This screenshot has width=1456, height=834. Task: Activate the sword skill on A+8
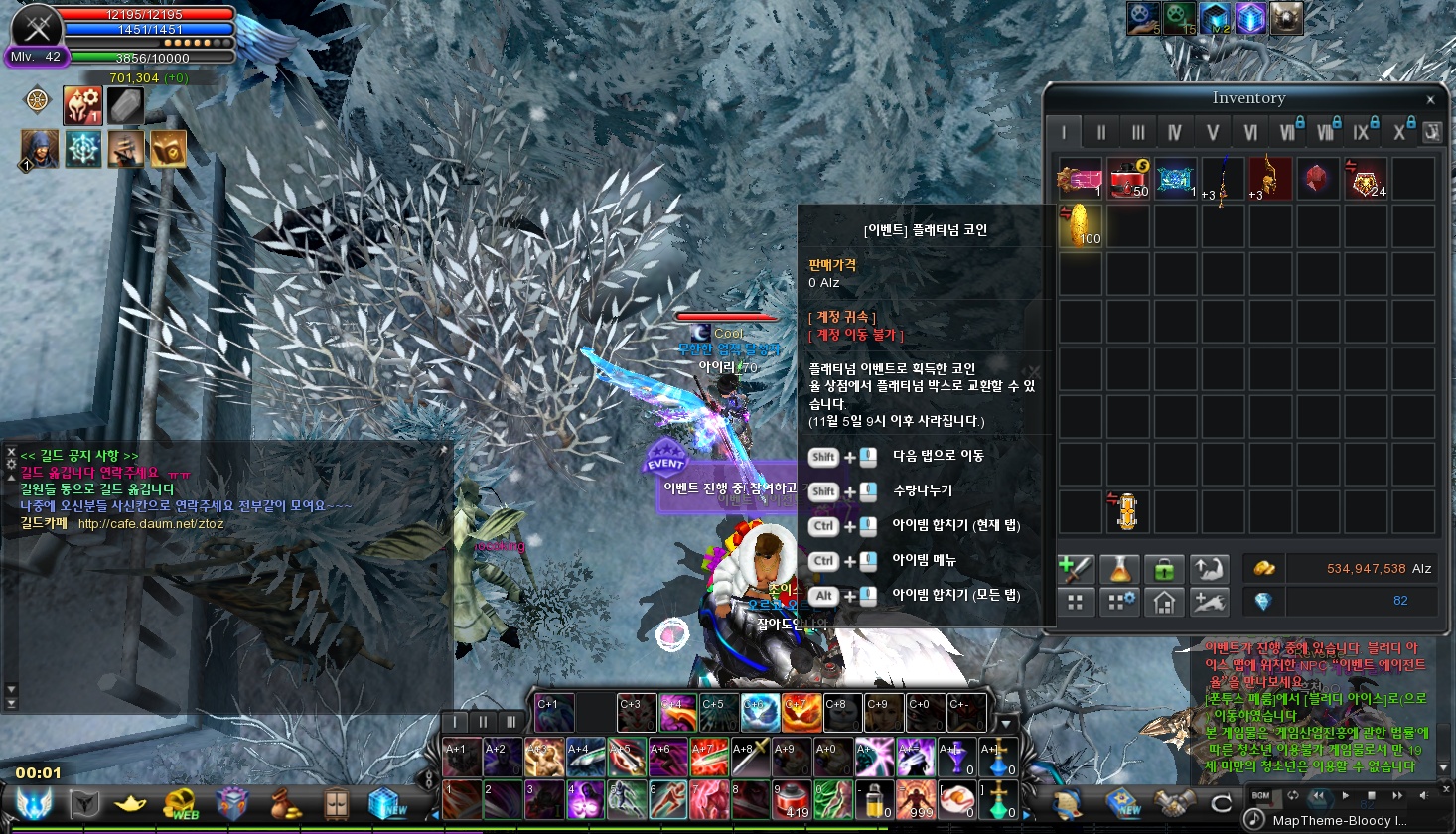click(751, 759)
